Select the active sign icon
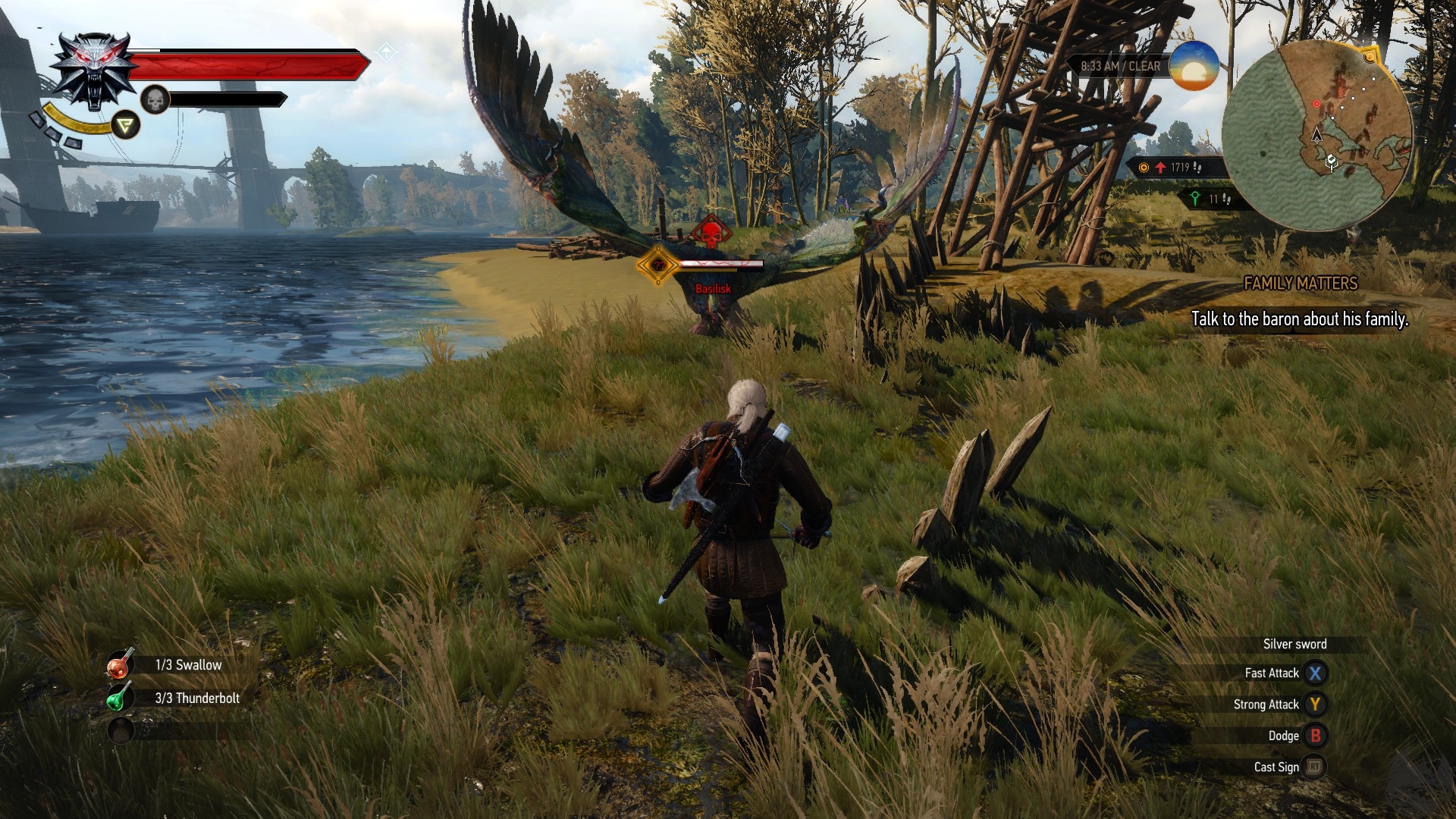The height and width of the screenshot is (819, 1456). point(126,125)
